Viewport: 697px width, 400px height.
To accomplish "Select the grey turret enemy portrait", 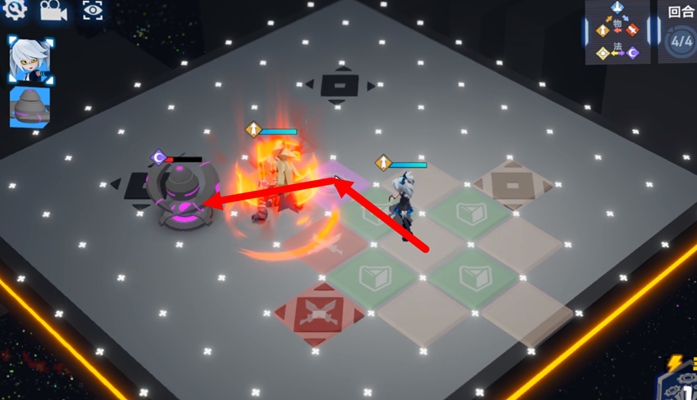I will coord(29,107).
